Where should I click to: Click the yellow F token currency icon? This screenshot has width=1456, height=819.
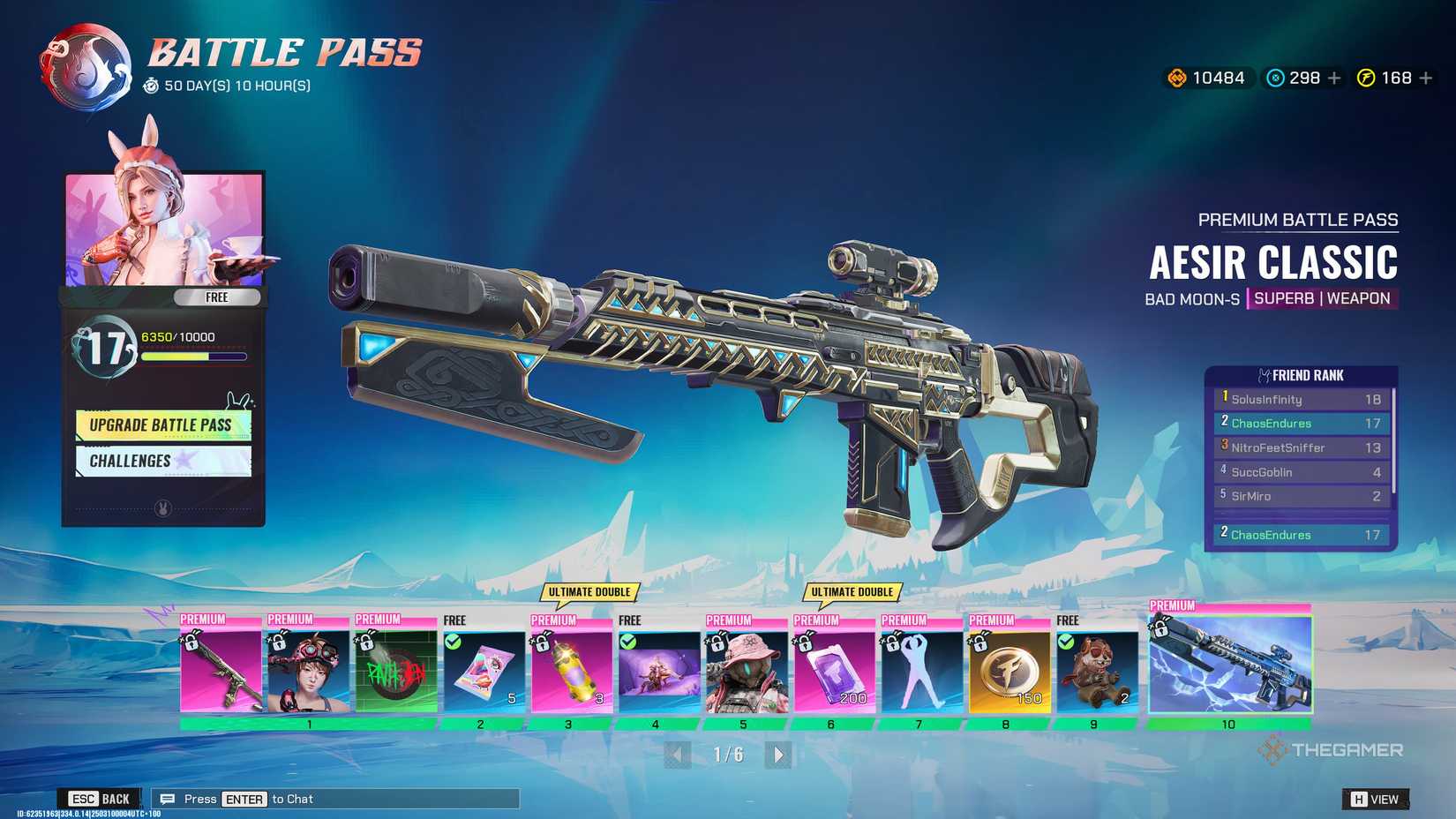(1365, 78)
